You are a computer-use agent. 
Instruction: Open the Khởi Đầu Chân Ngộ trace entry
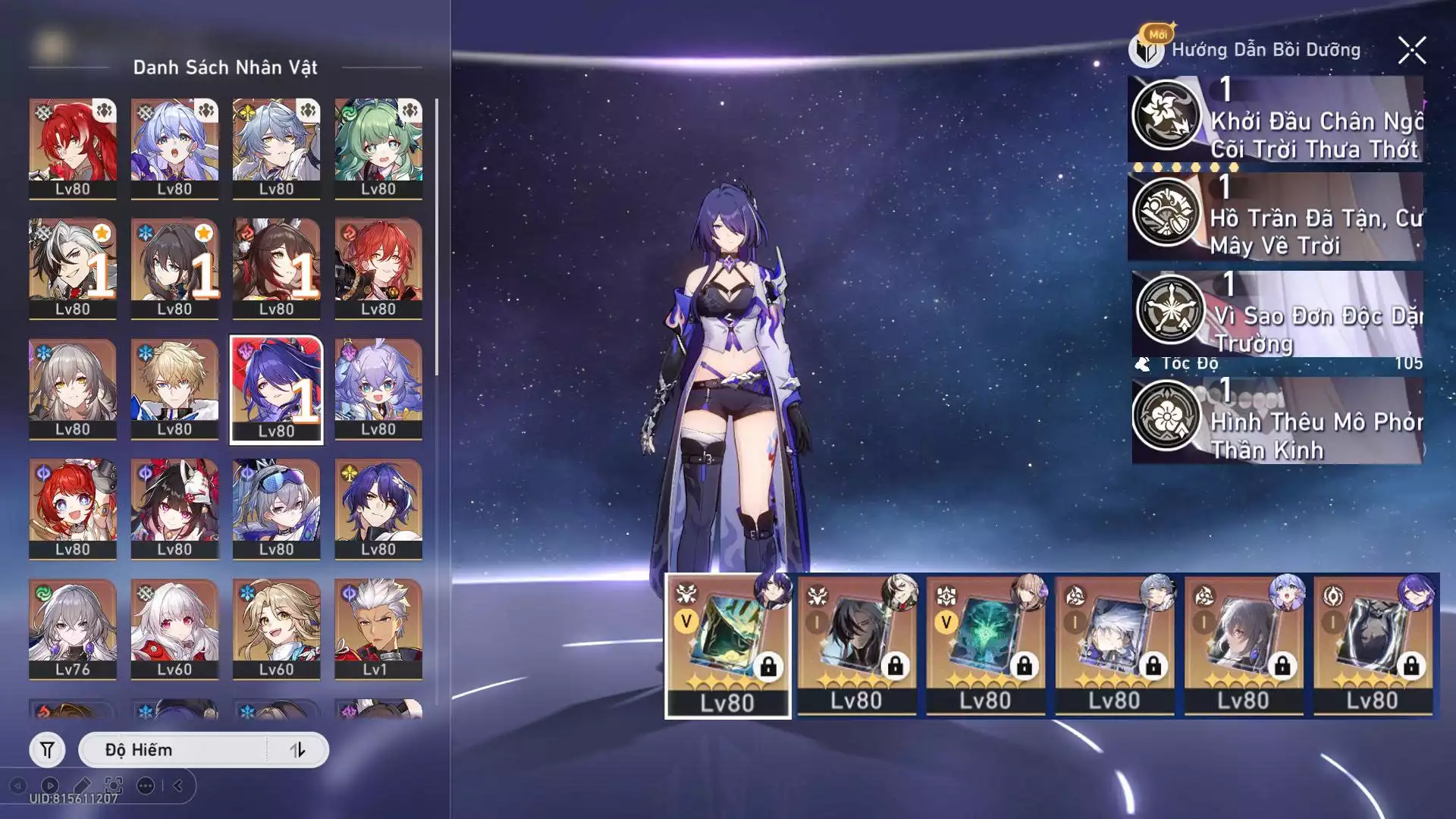pyautogui.click(x=1276, y=119)
